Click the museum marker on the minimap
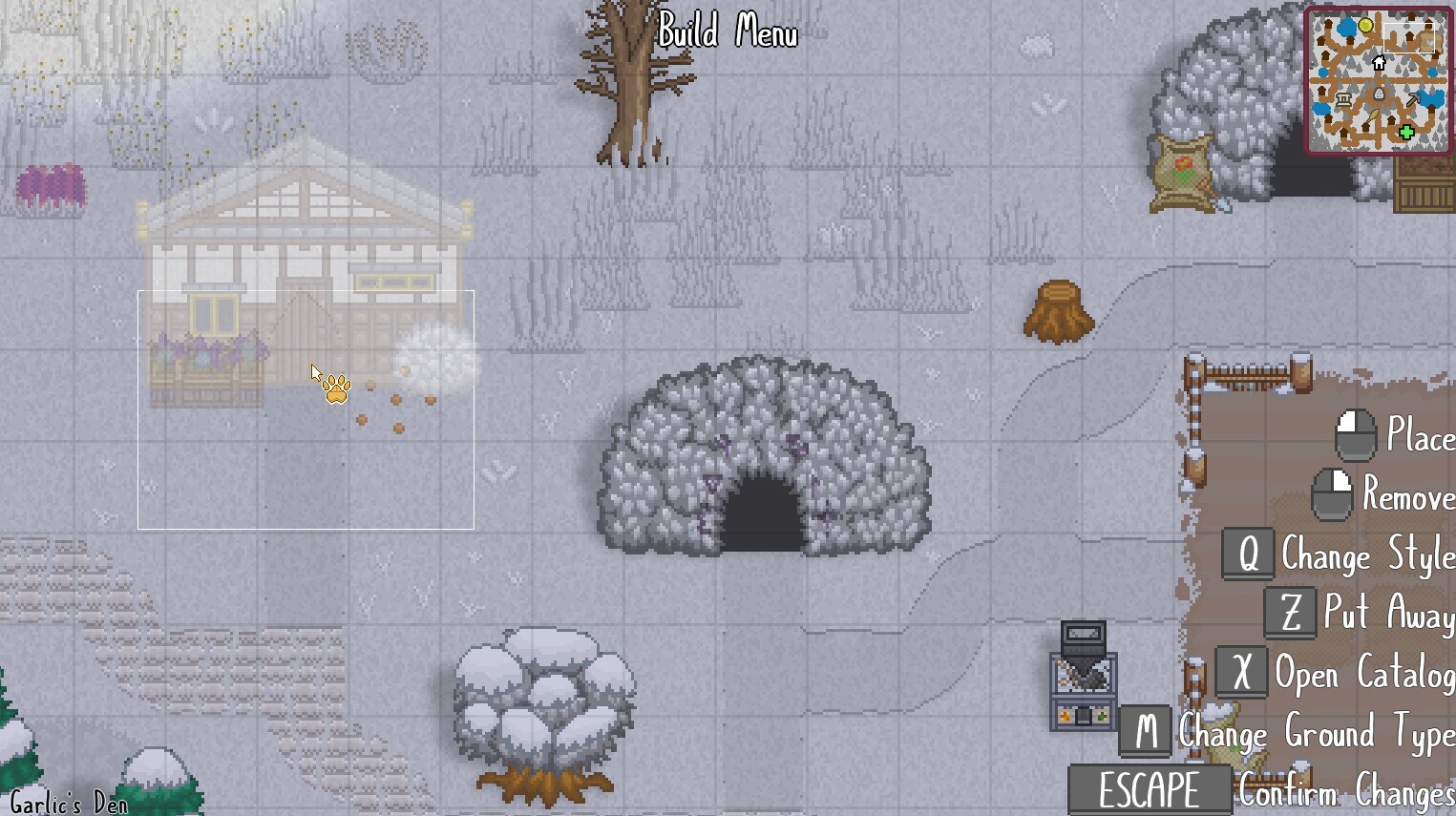 point(1344,99)
